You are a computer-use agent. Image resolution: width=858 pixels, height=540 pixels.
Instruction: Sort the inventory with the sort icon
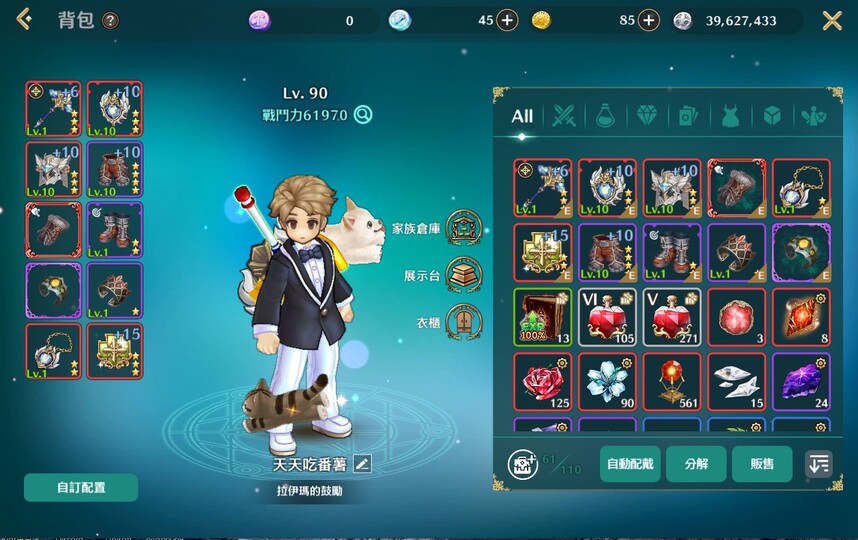coord(818,464)
